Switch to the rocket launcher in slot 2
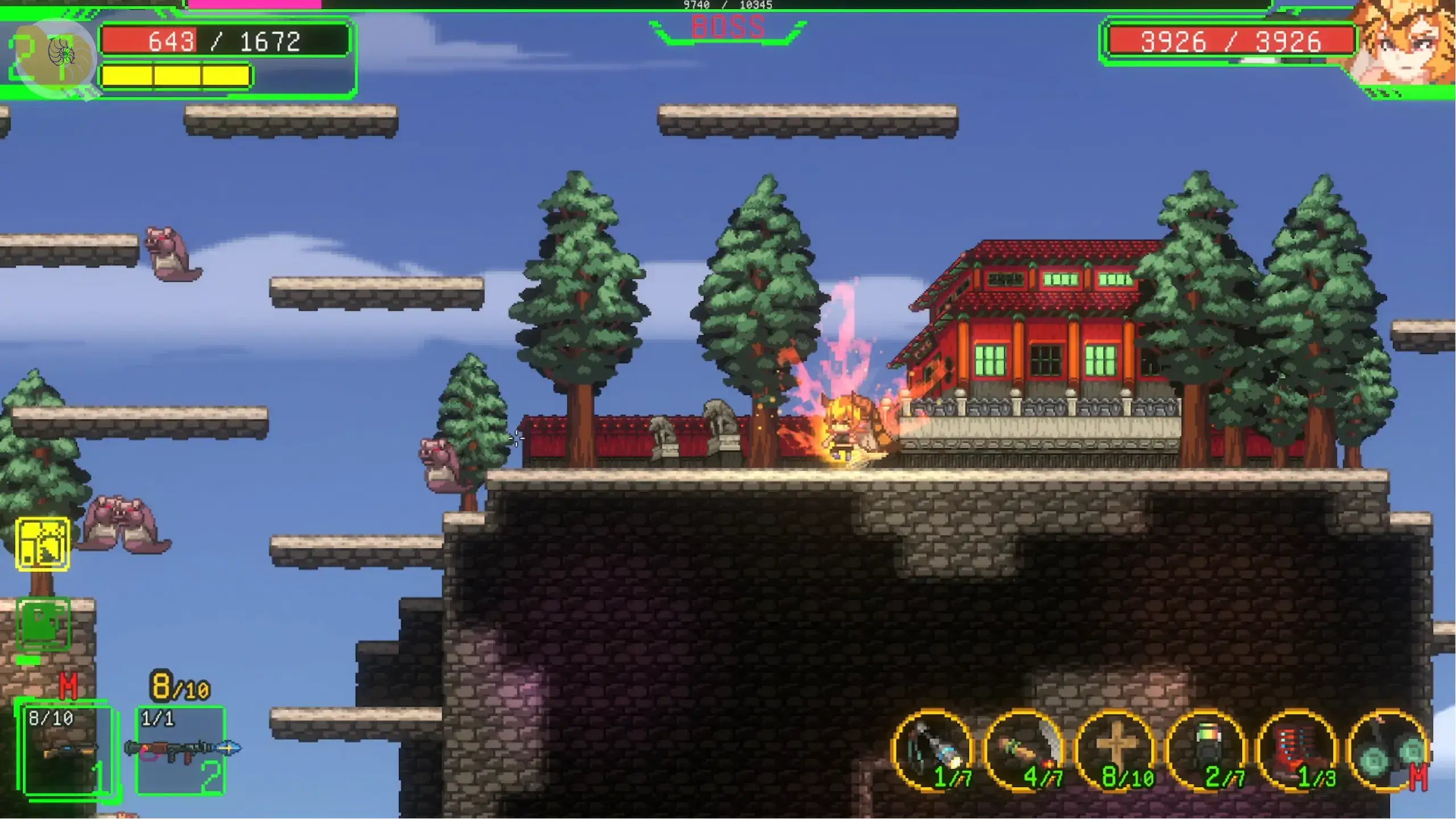Image resolution: width=1456 pixels, height=819 pixels. coord(181,750)
